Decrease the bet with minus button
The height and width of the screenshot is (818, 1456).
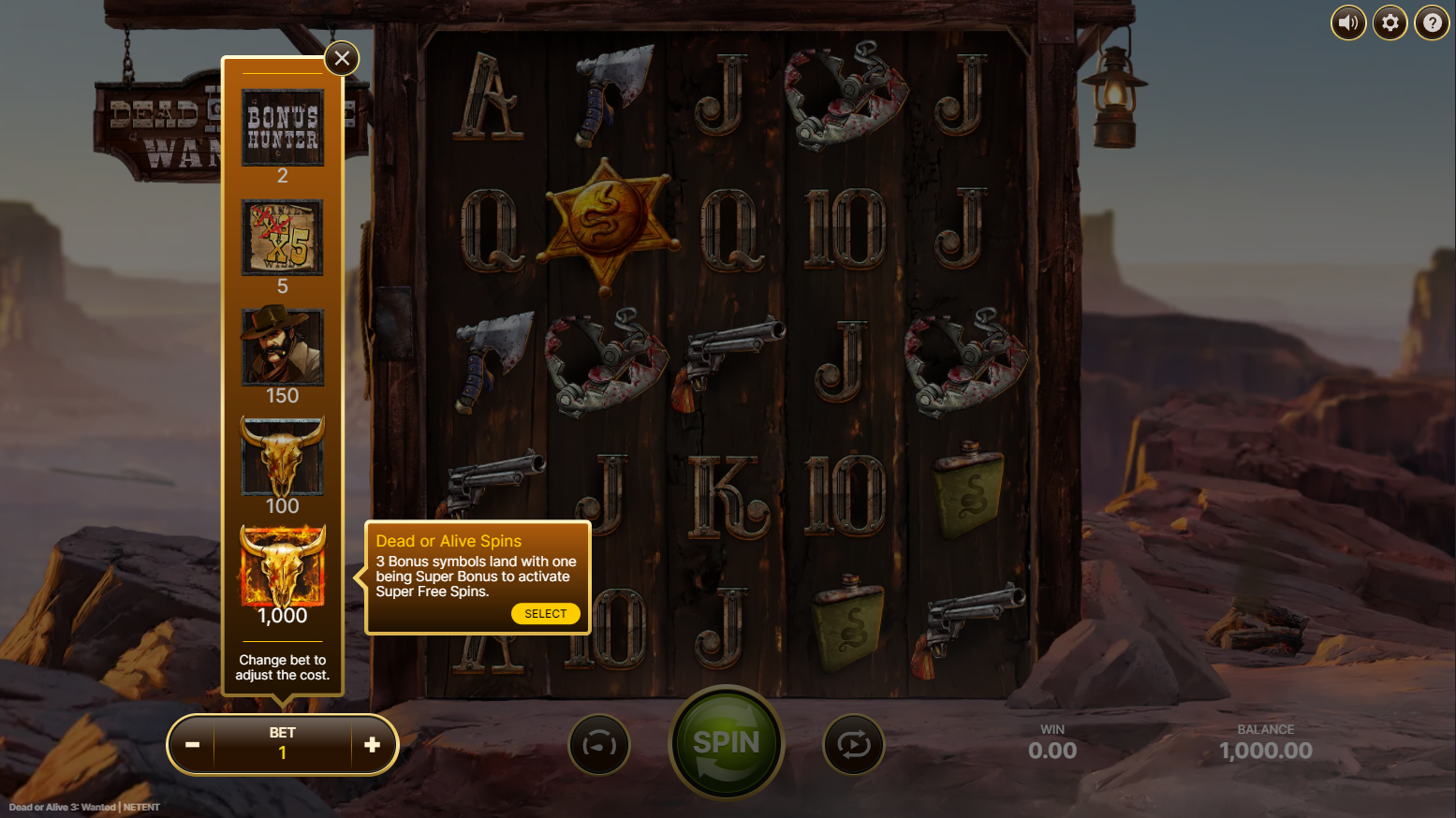(193, 745)
